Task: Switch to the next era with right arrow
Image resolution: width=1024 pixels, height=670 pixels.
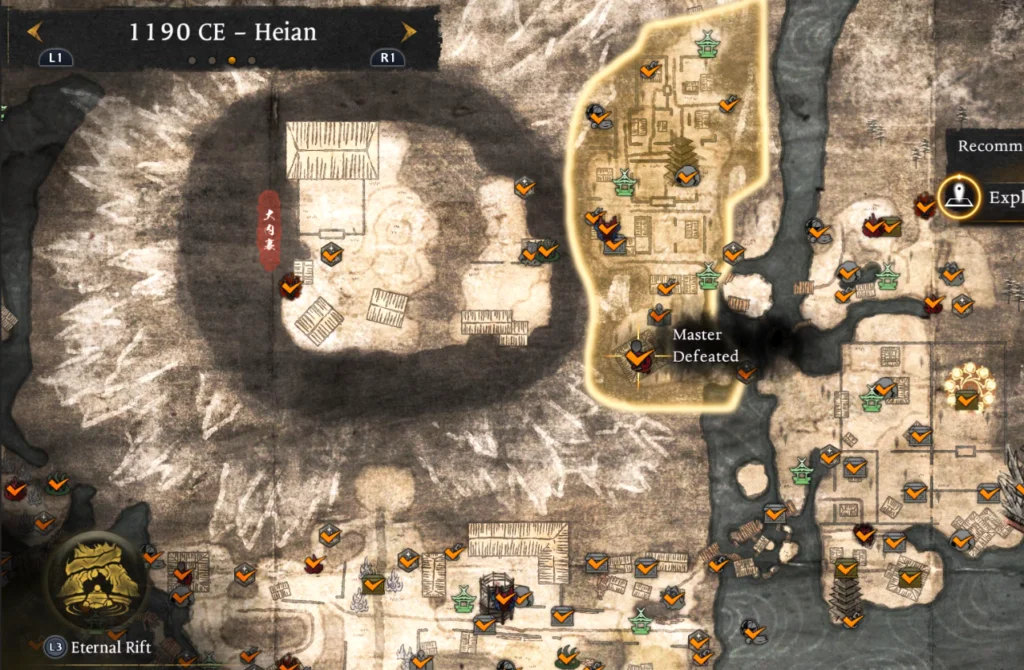Action: 408,32
